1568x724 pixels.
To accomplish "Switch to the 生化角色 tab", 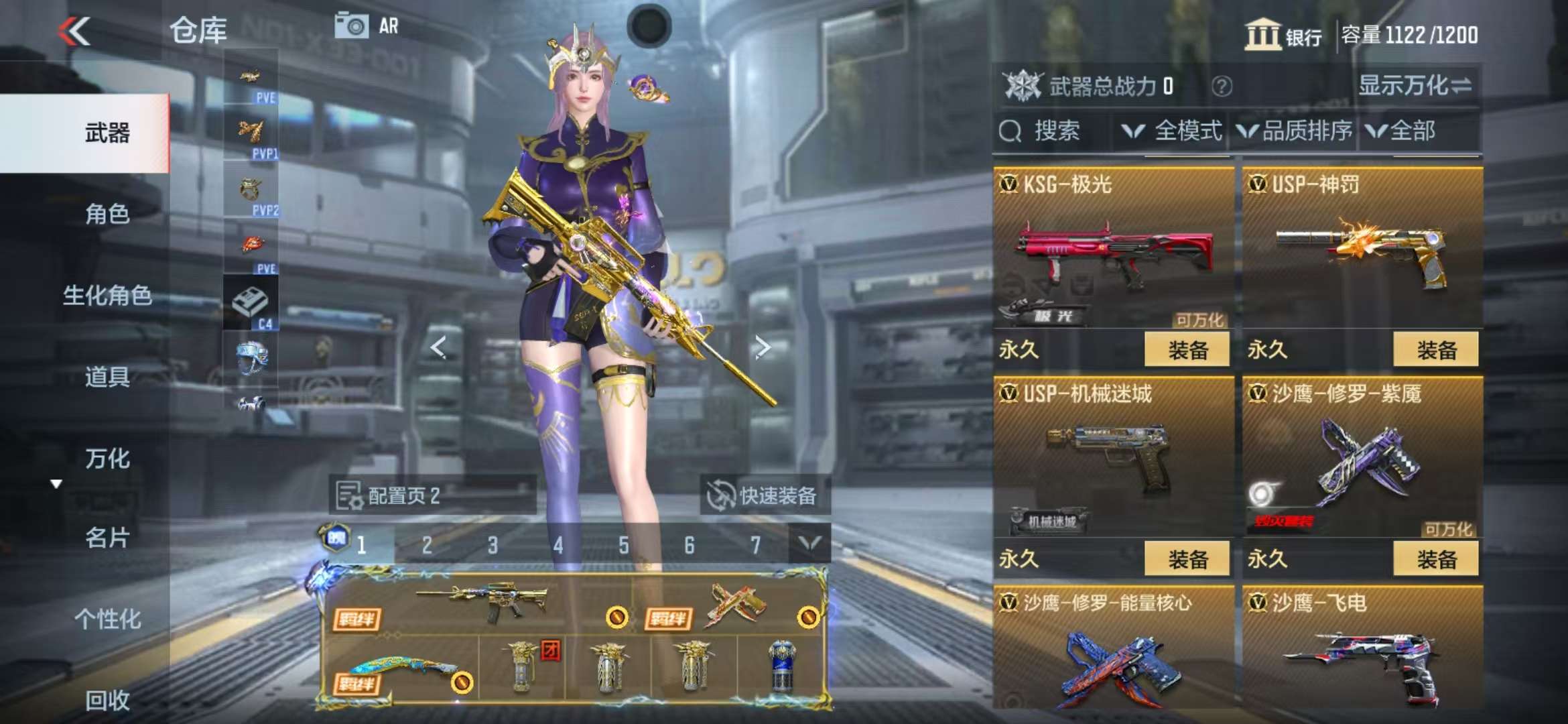I will [x=107, y=295].
